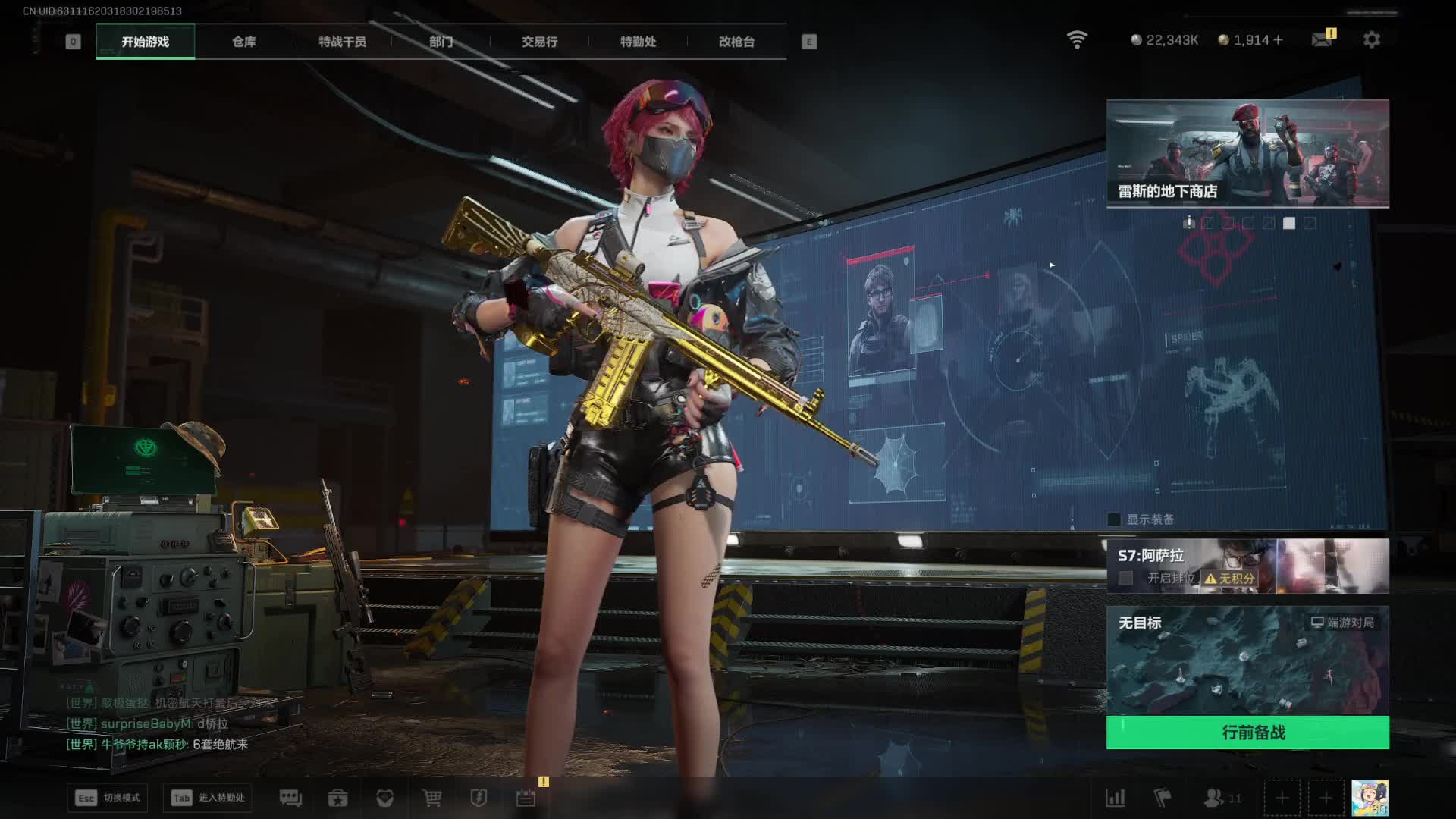
Task: Open the mail envelope icon
Action: [1322, 39]
